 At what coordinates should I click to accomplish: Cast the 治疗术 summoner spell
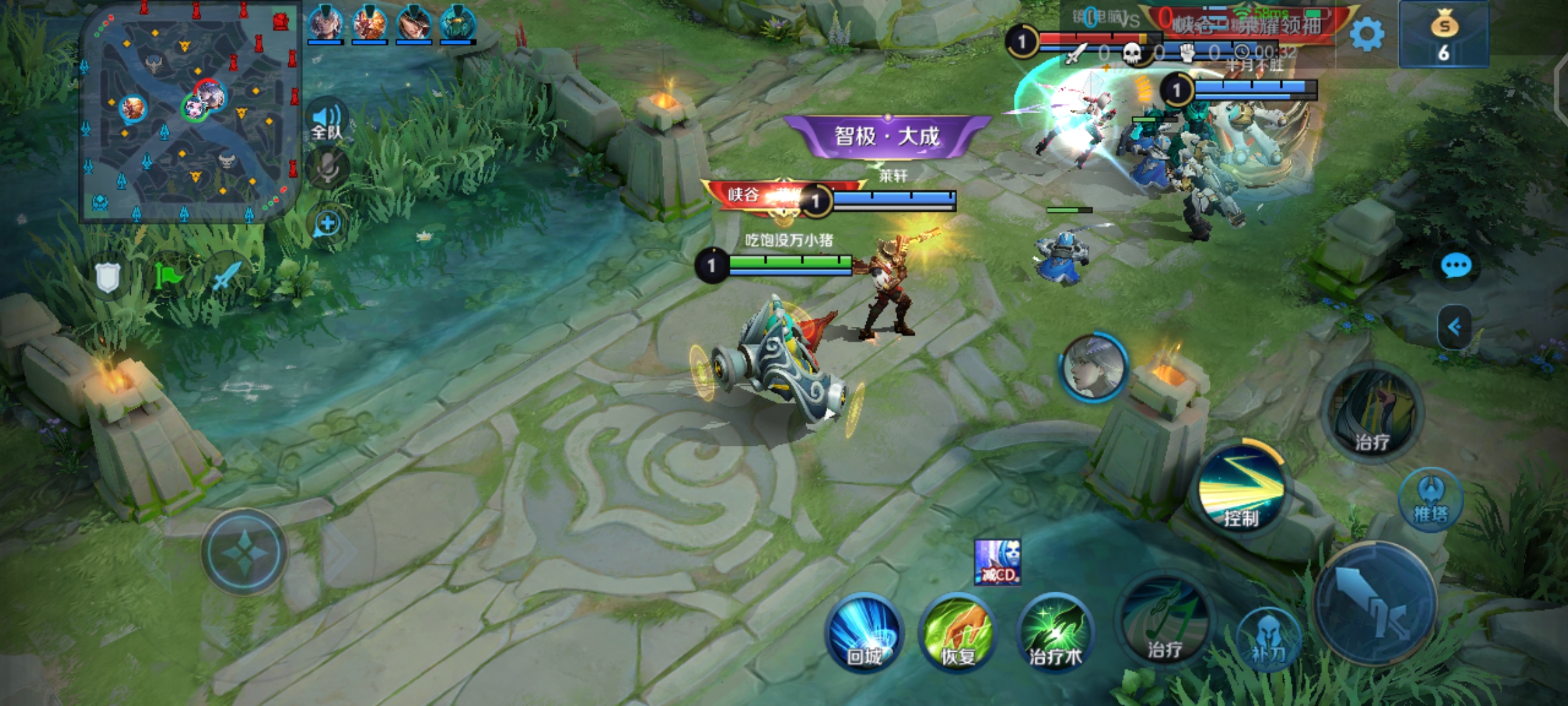pos(1054,633)
